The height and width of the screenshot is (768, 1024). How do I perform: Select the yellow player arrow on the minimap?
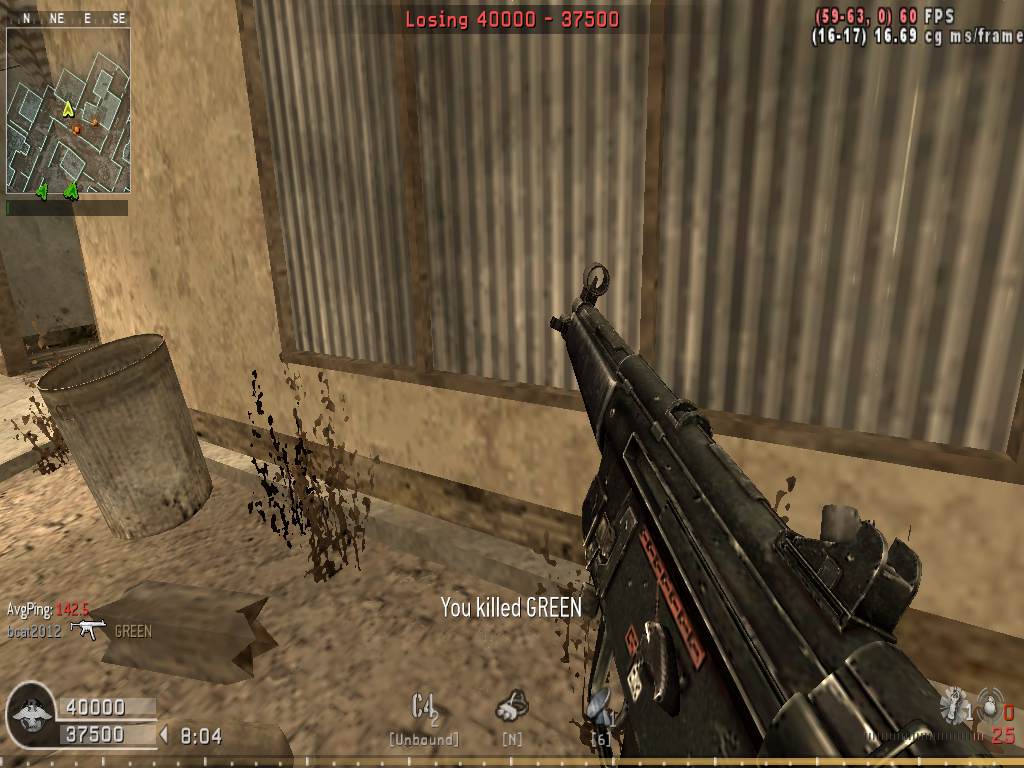tap(68, 108)
